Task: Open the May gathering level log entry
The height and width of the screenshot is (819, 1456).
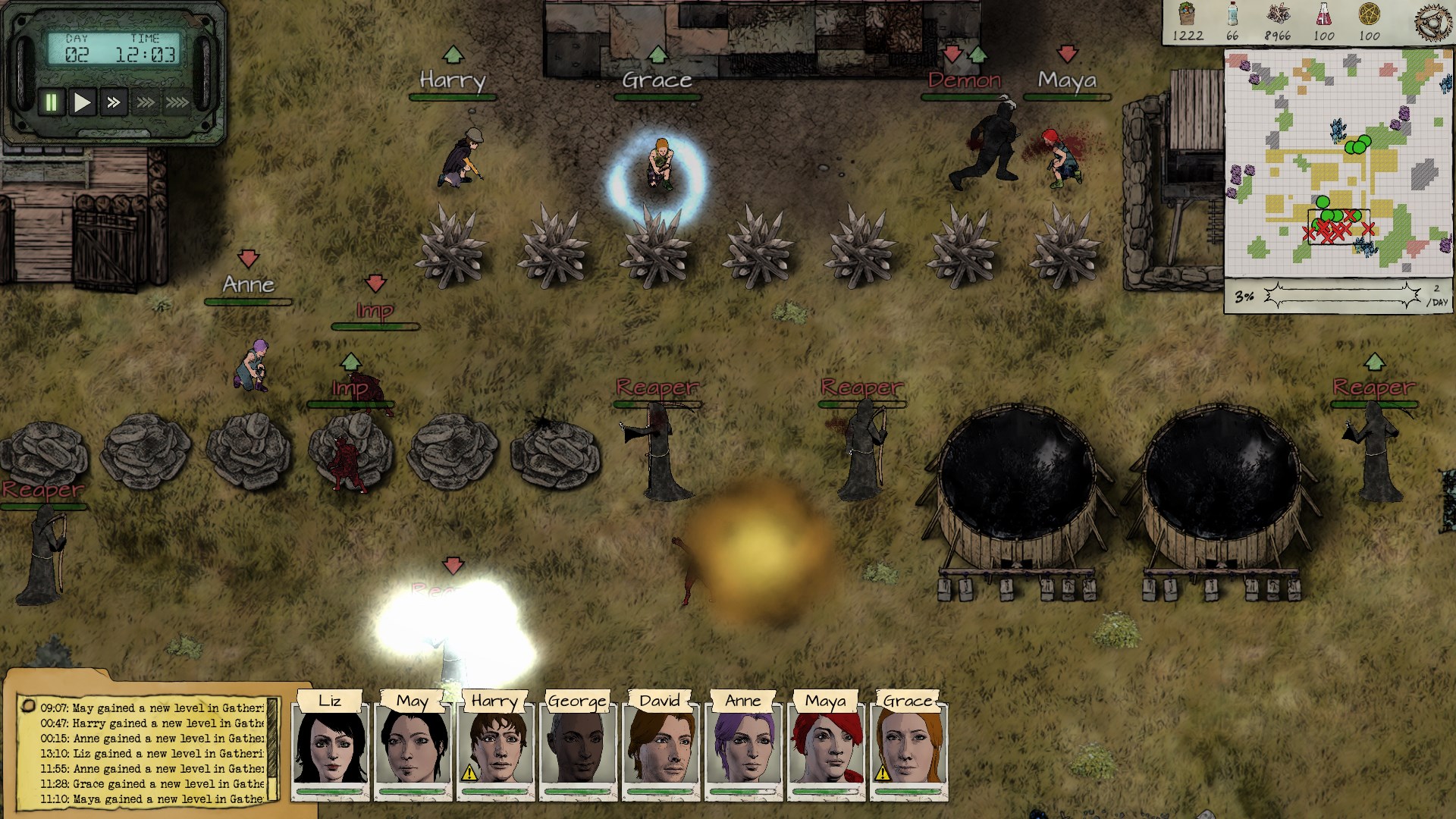Action: coord(152,708)
